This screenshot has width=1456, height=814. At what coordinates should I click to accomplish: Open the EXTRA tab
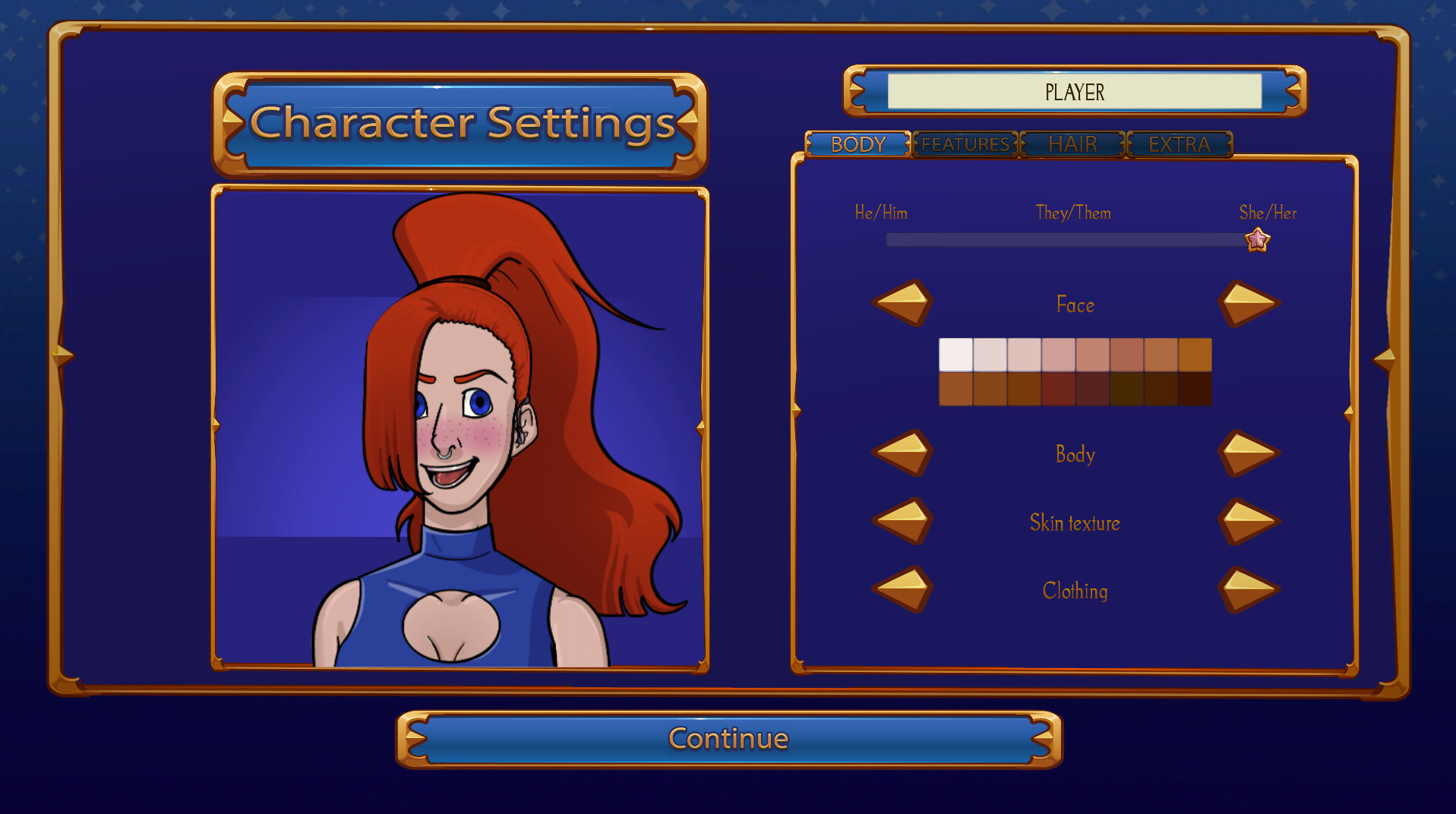point(1180,144)
